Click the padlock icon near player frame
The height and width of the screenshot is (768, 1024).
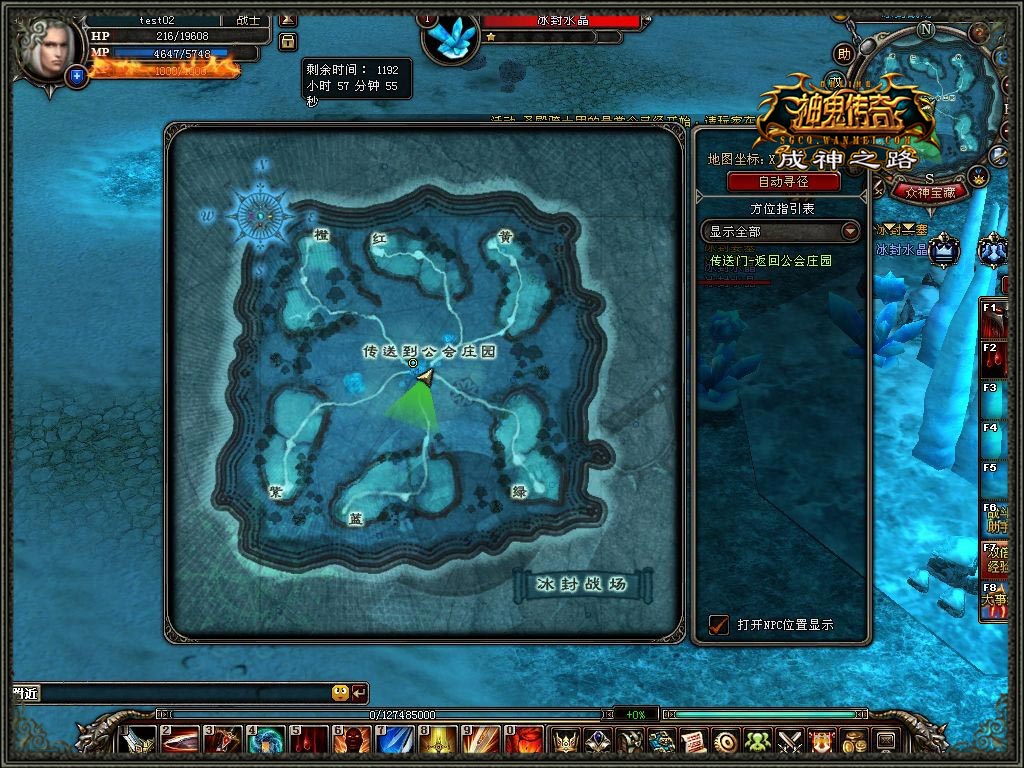288,41
